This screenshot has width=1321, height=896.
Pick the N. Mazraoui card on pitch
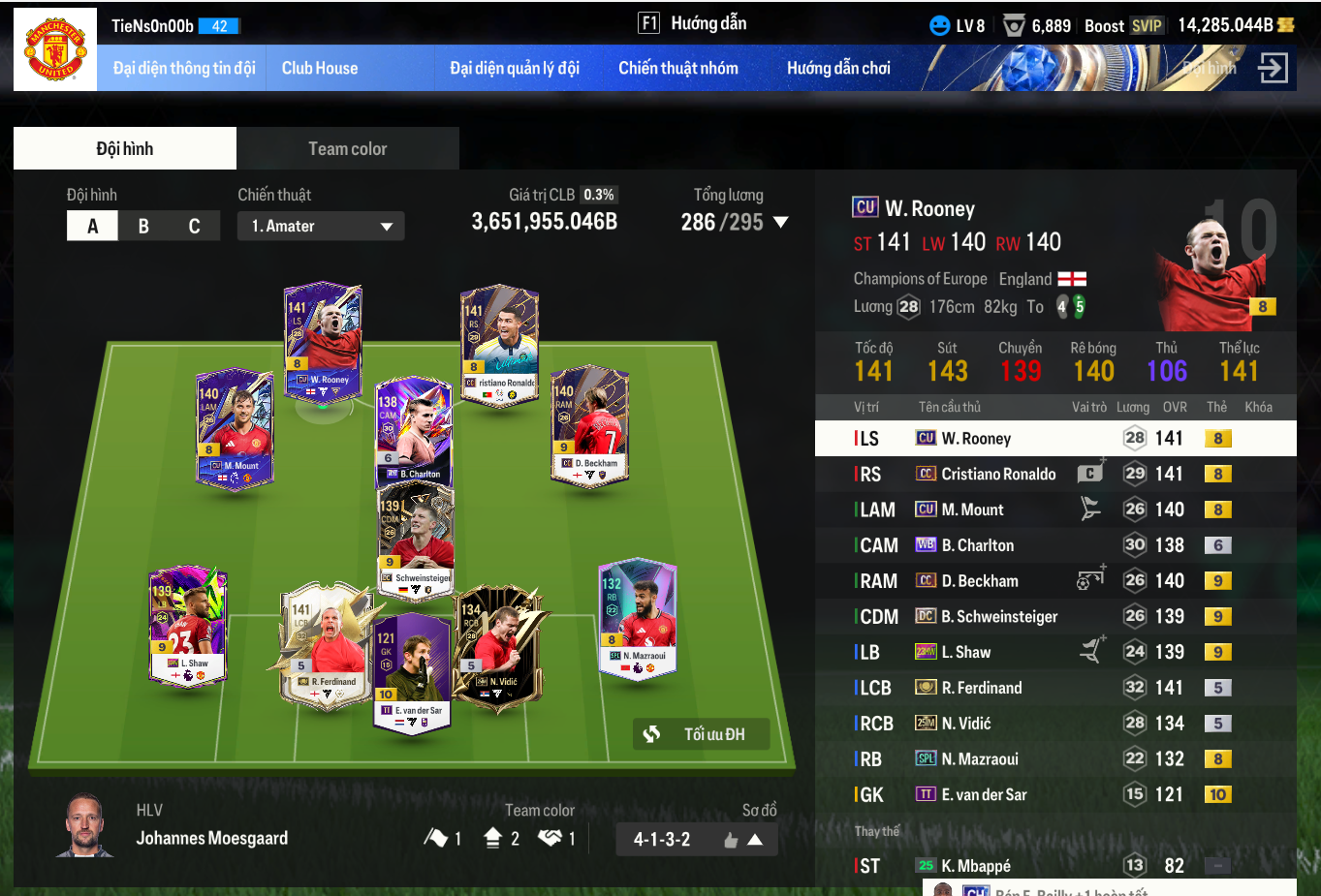point(637,617)
